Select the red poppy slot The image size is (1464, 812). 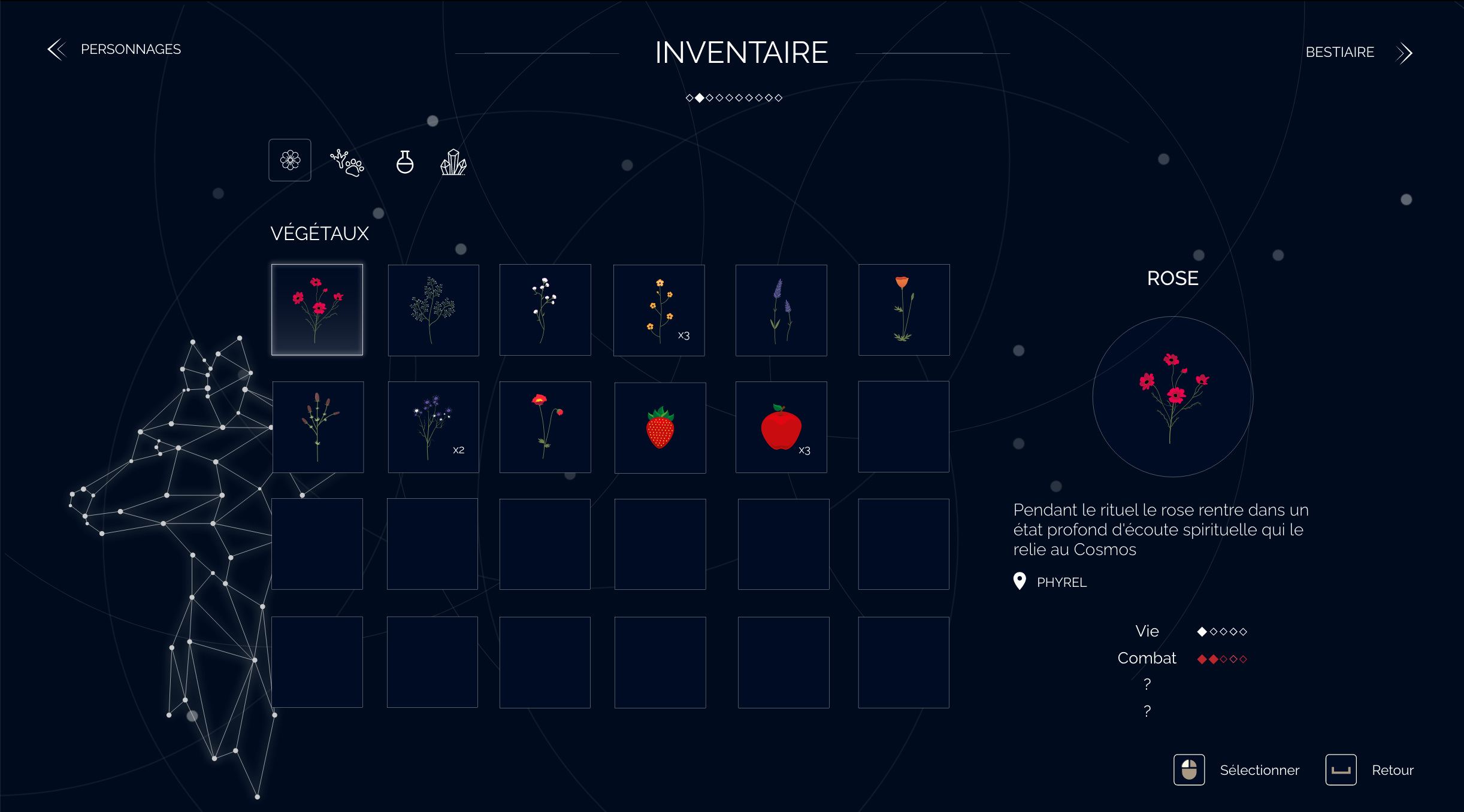(x=545, y=427)
